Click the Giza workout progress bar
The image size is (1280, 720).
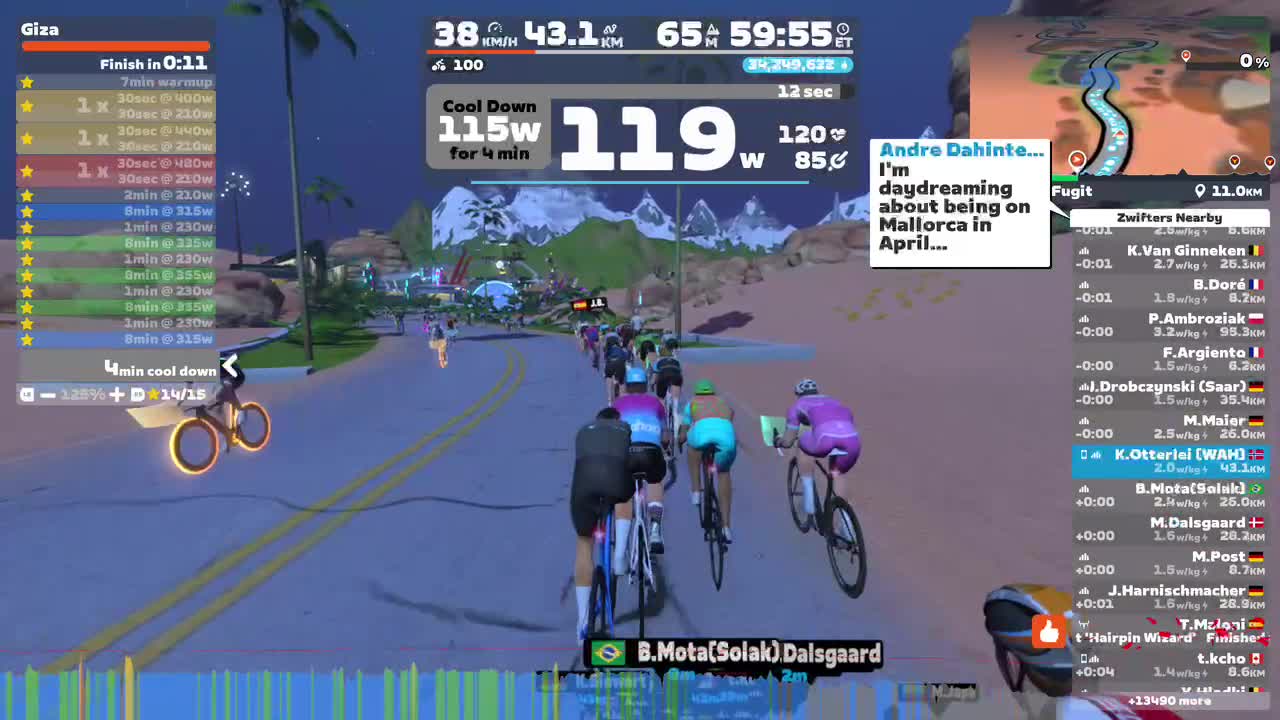pos(115,45)
